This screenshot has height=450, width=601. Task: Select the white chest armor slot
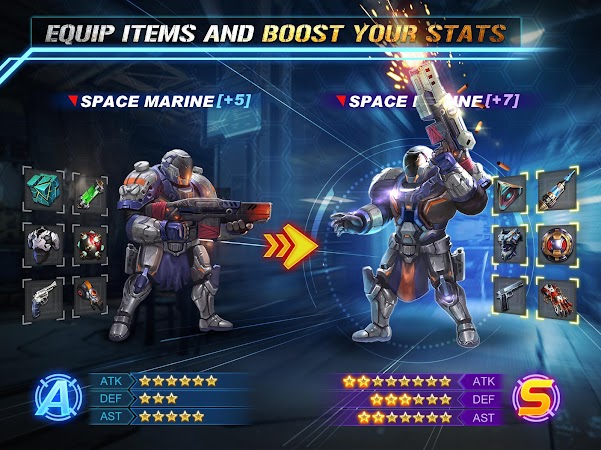pyautogui.click(x=43, y=241)
